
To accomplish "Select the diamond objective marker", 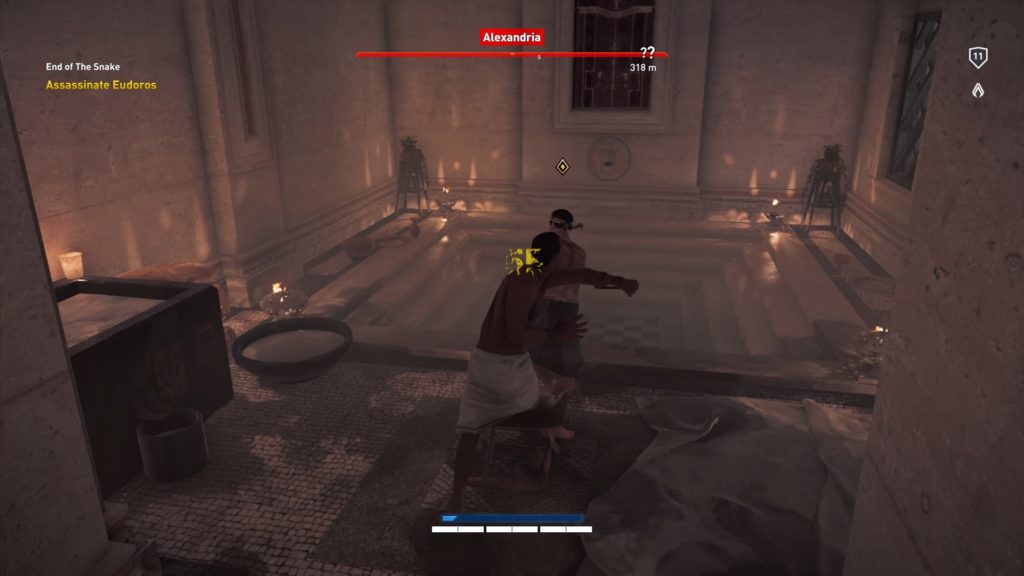I will [x=563, y=165].
